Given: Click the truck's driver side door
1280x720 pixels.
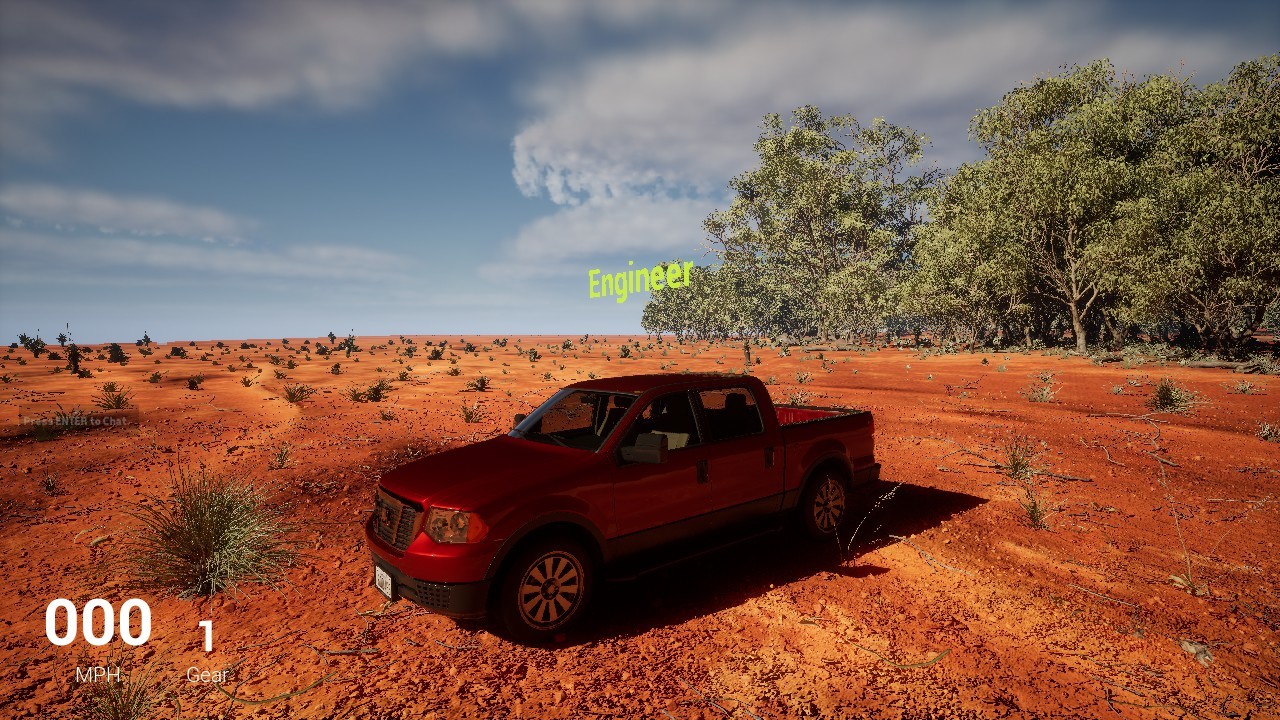Looking at the screenshot, I should [x=665, y=480].
